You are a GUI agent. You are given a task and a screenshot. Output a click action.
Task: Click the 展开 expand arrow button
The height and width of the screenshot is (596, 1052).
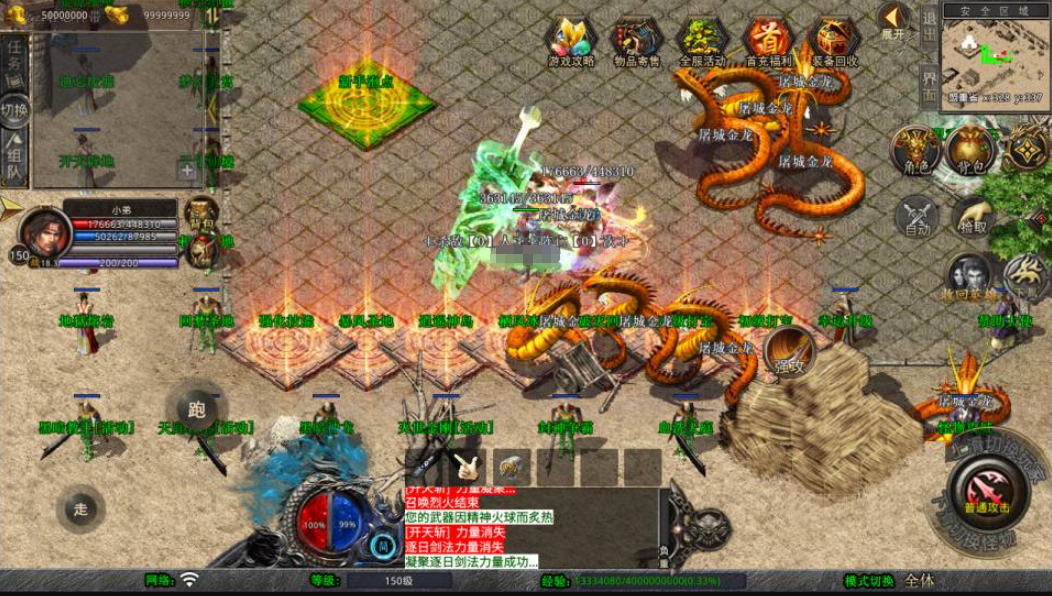pos(895,20)
